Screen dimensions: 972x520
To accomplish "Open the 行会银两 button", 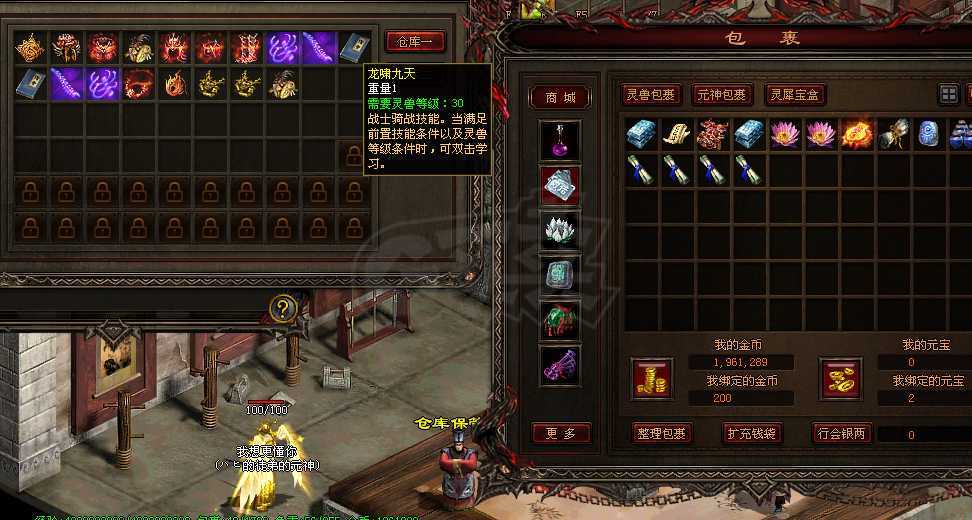I will (840, 433).
